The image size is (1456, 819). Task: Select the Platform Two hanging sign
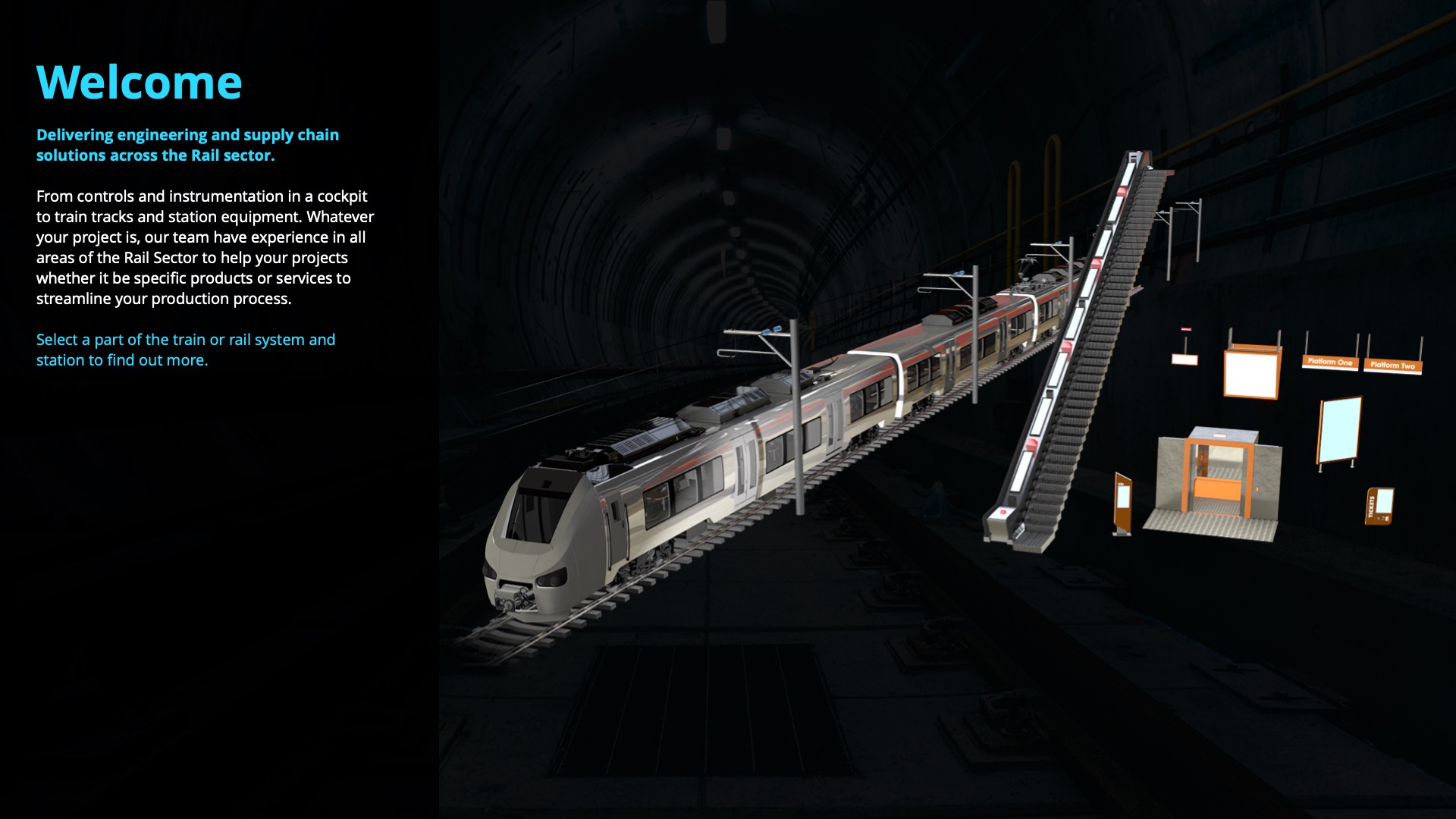tap(1392, 365)
